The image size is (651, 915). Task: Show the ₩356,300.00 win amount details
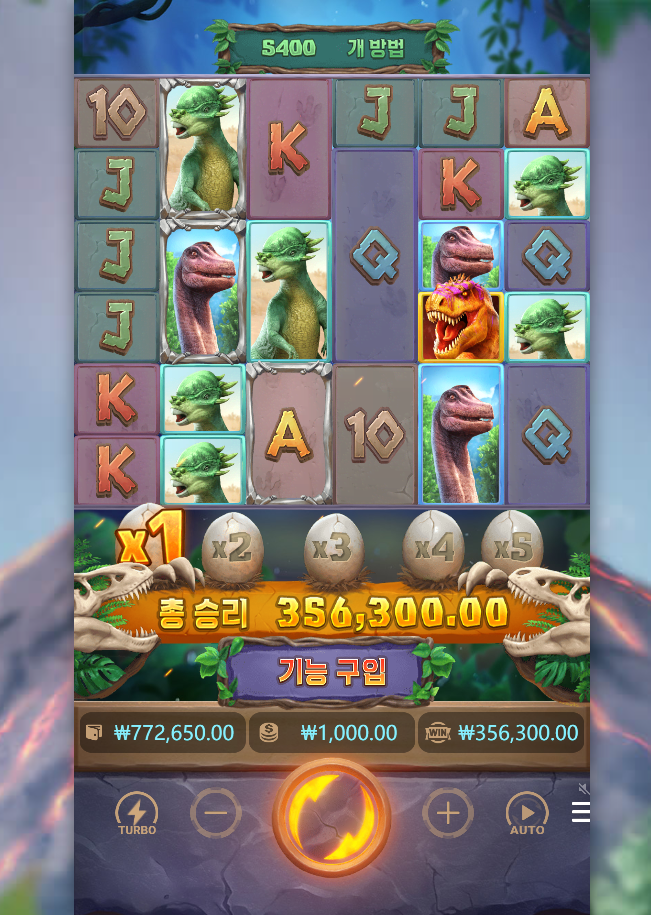[x=501, y=733]
